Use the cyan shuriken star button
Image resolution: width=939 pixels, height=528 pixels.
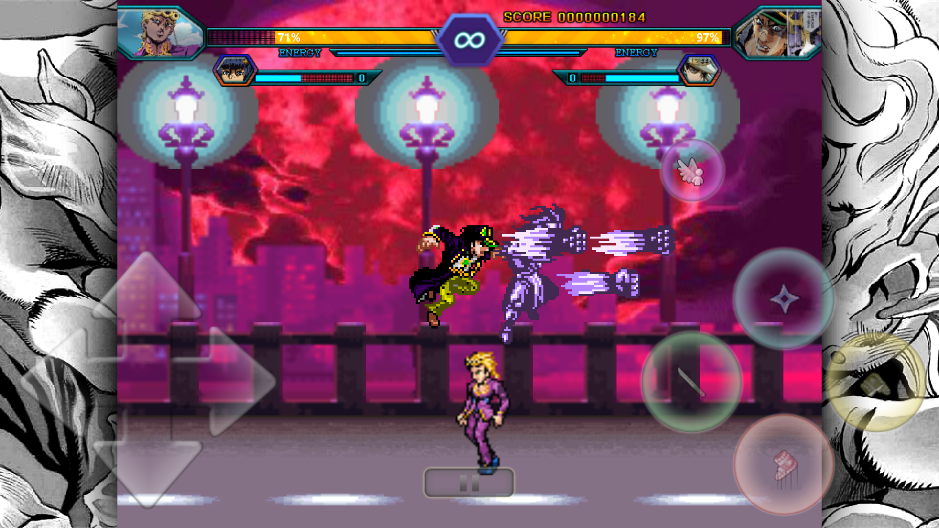tap(783, 298)
